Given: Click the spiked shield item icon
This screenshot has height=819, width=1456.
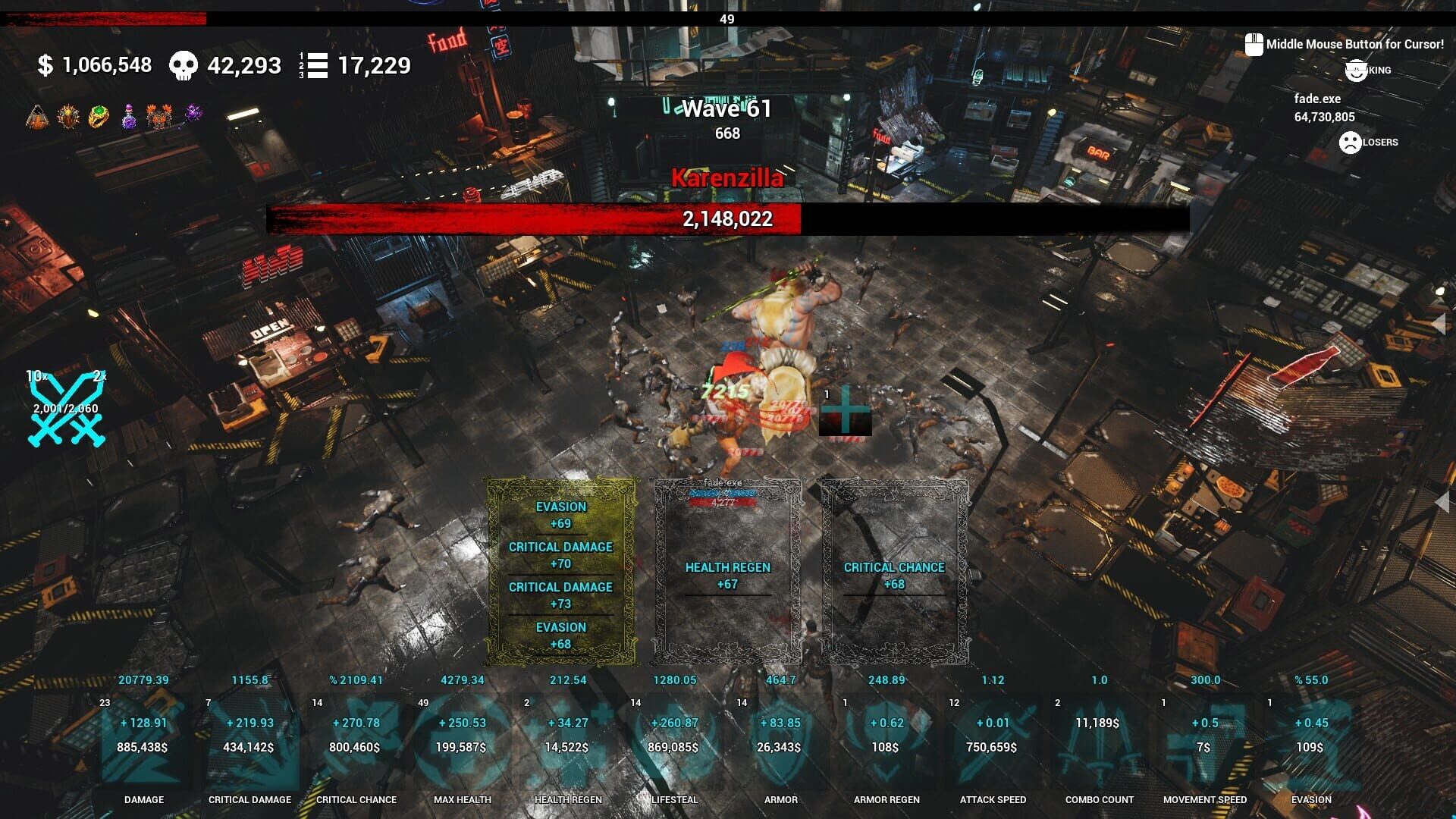Looking at the screenshot, I should (x=67, y=115).
